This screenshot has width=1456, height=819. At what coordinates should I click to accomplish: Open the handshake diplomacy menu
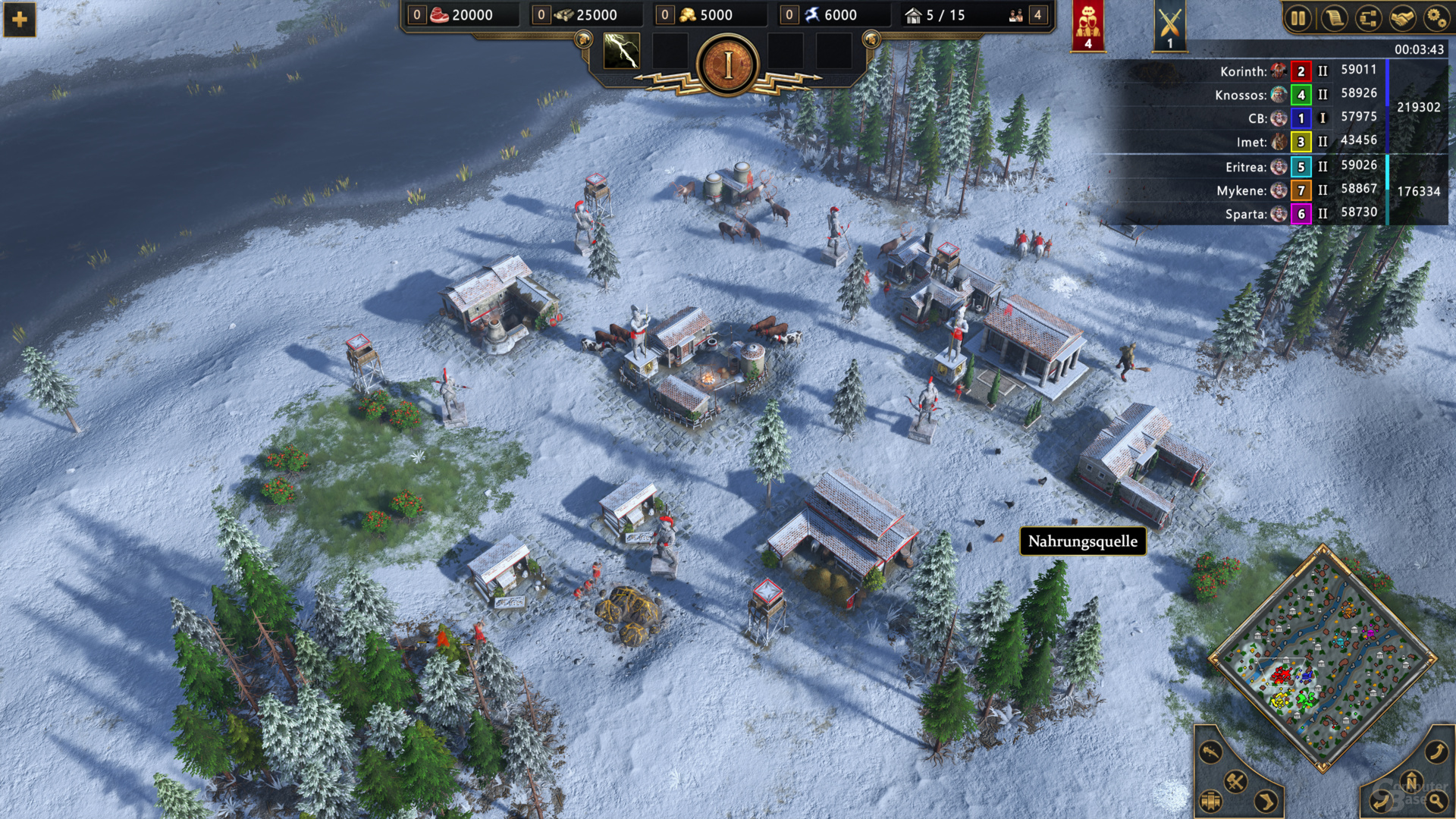click(x=1402, y=18)
